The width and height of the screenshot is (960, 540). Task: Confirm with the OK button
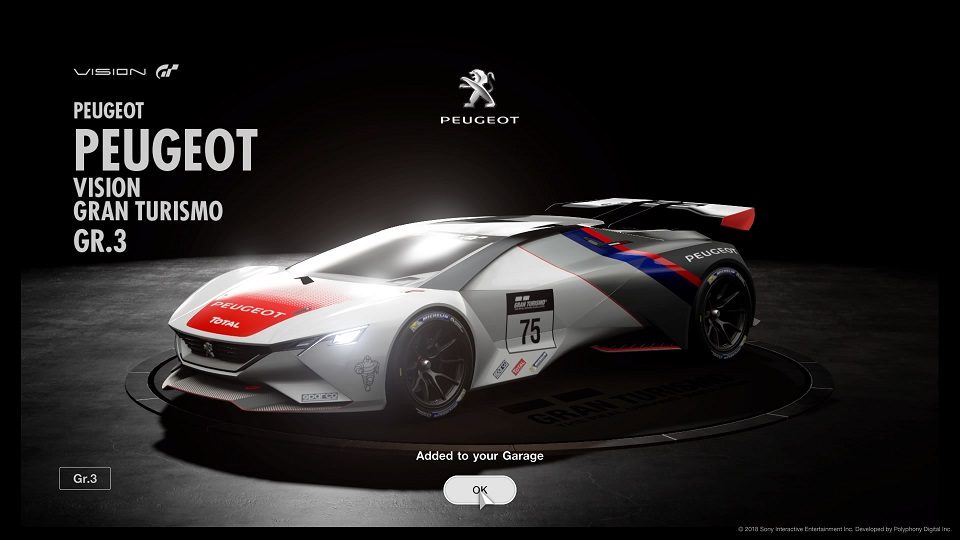tap(480, 490)
